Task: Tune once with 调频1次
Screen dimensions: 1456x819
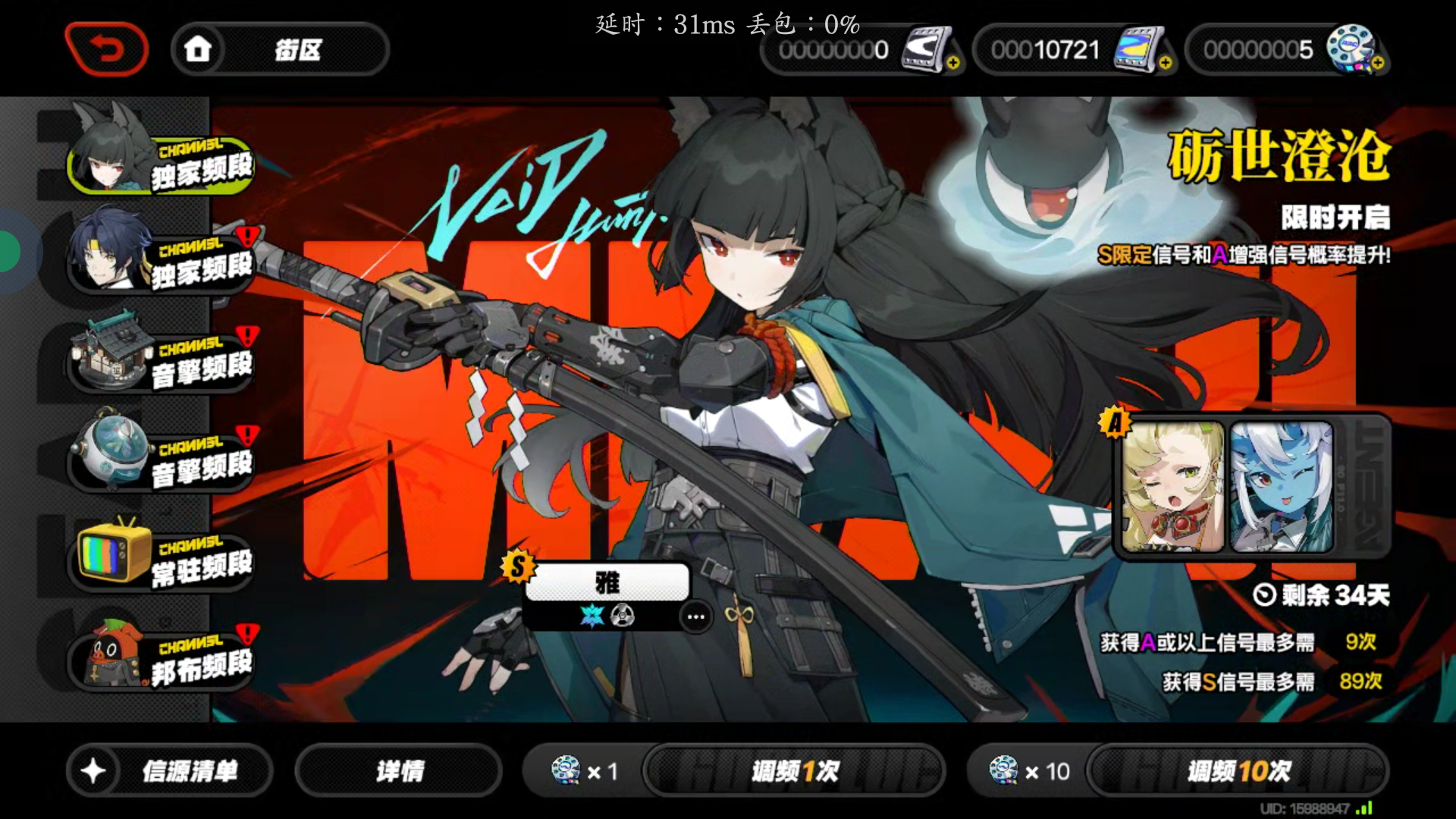Action: coord(794,771)
